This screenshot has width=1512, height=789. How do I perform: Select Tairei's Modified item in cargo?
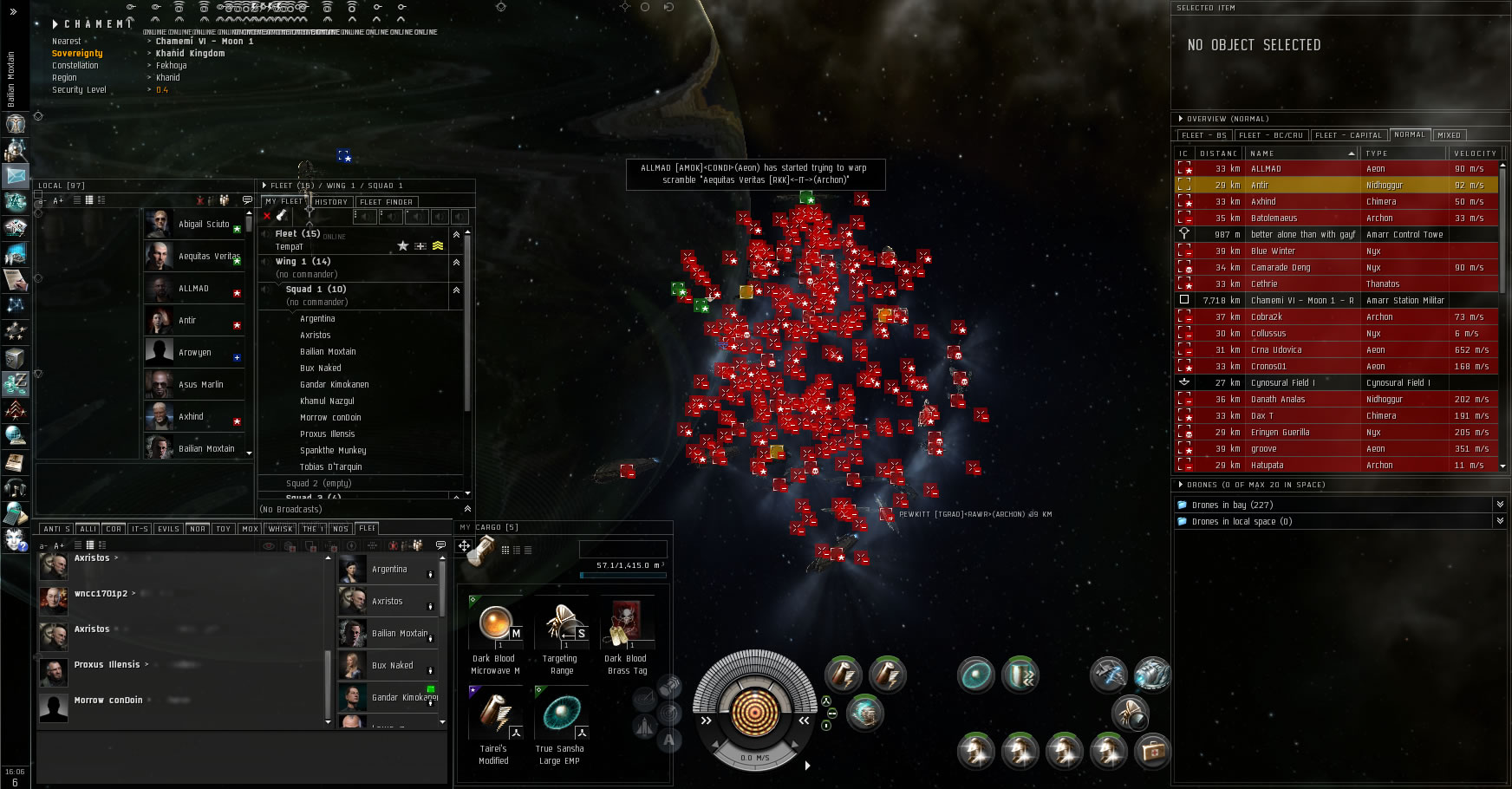click(x=495, y=714)
